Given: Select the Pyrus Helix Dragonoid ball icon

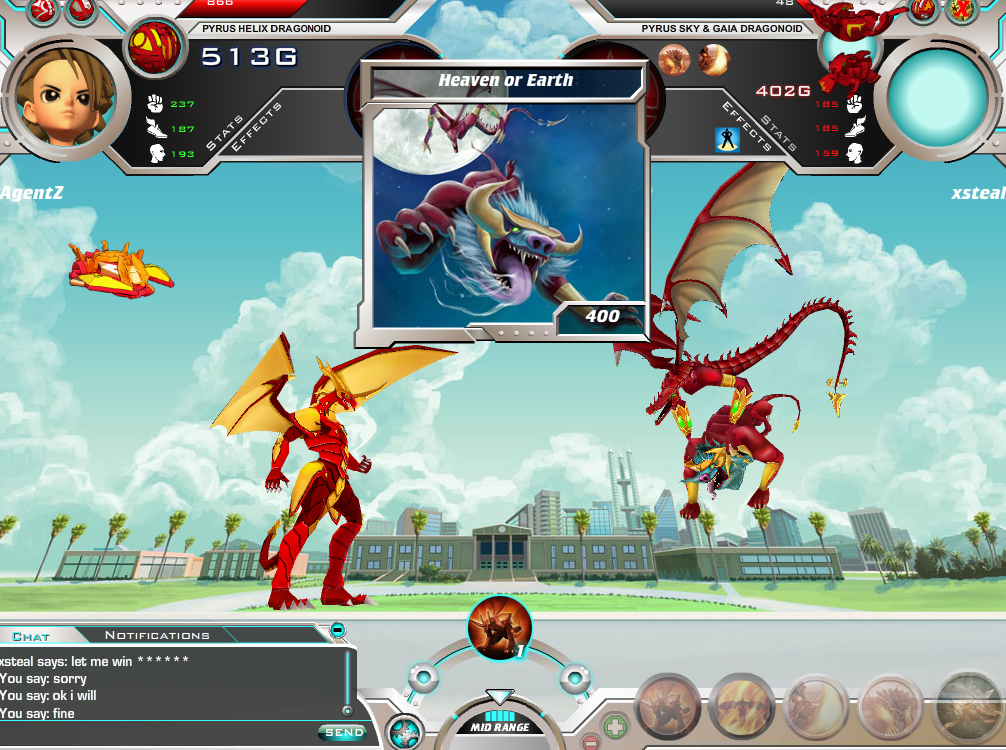Looking at the screenshot, I should (x=155, y=46).
